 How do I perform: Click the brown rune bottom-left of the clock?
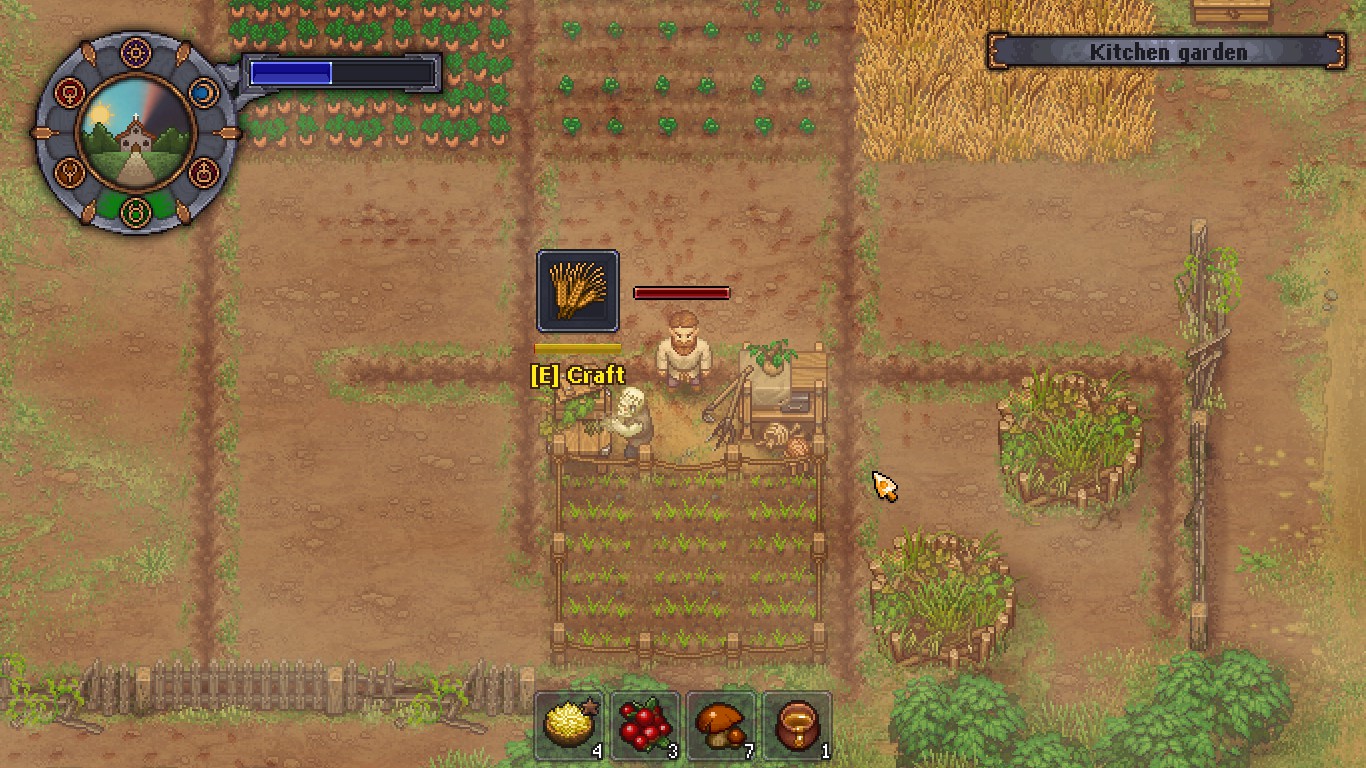68,172
